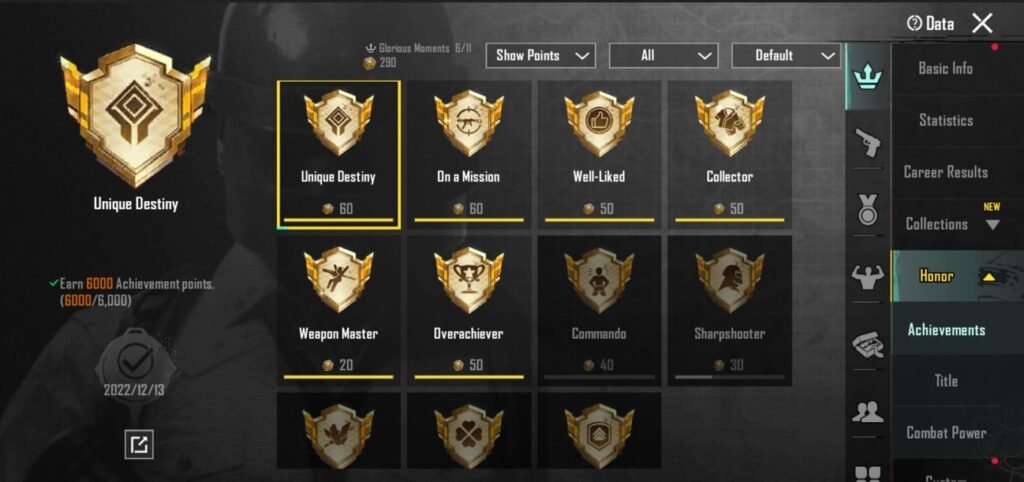Click the share icon under the date

click(x=139, y=444)
